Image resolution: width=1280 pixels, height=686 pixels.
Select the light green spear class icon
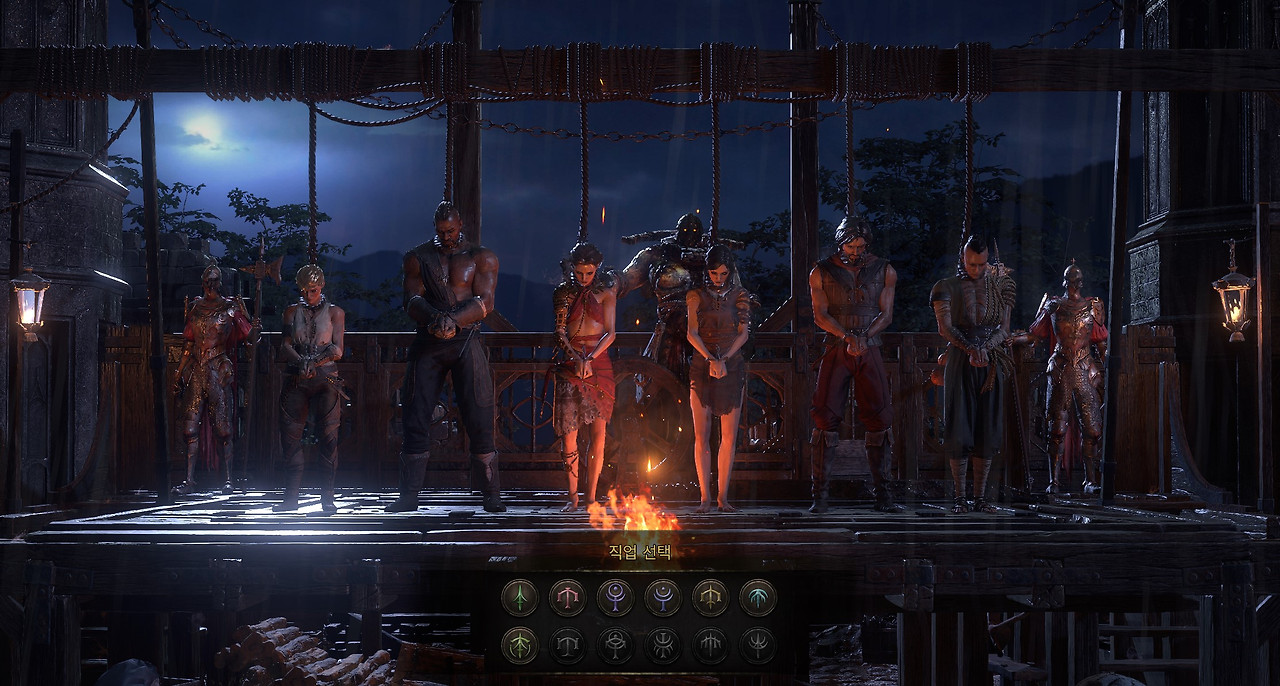pyautogui.click(x=519, y=645)
